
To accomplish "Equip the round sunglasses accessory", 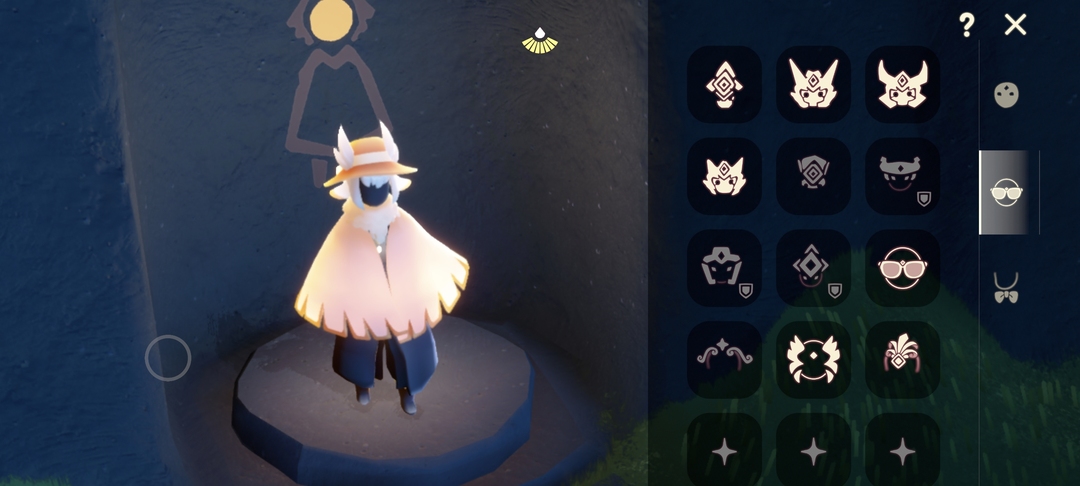I will point(902,268).
